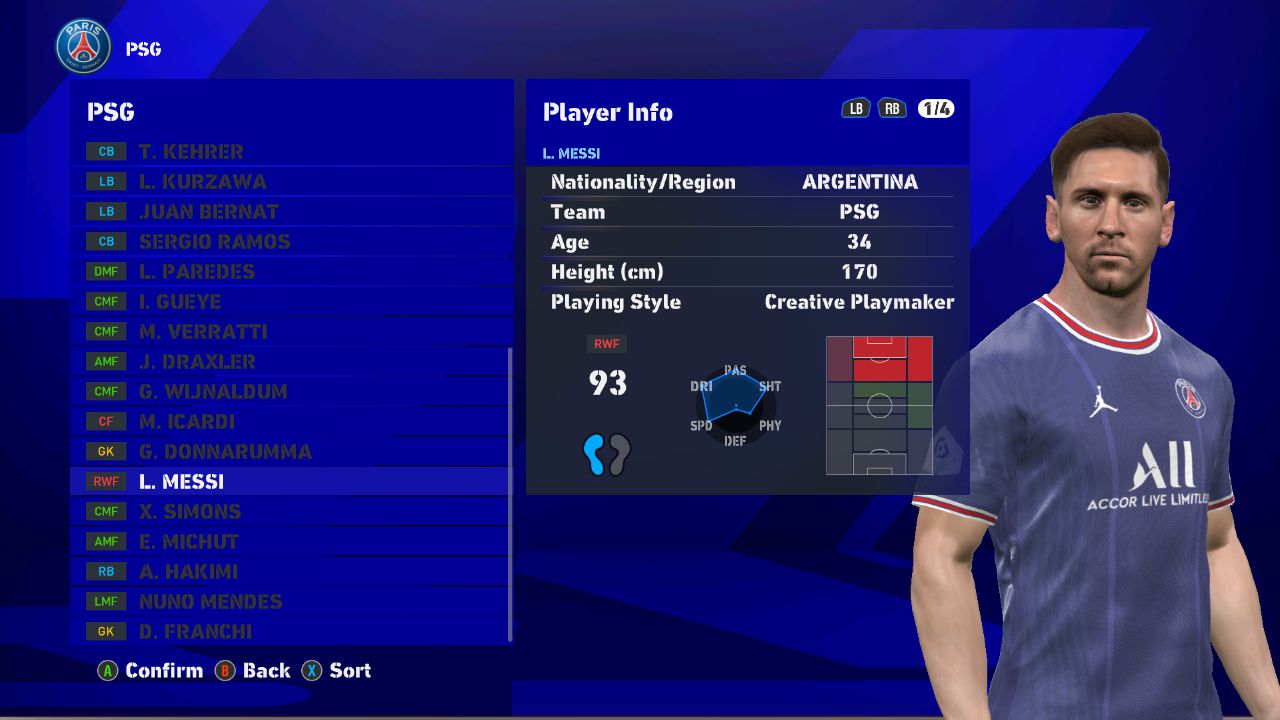Click the highlighted L. Messi row
1280x720 pixels.
[x=290, y=482]
